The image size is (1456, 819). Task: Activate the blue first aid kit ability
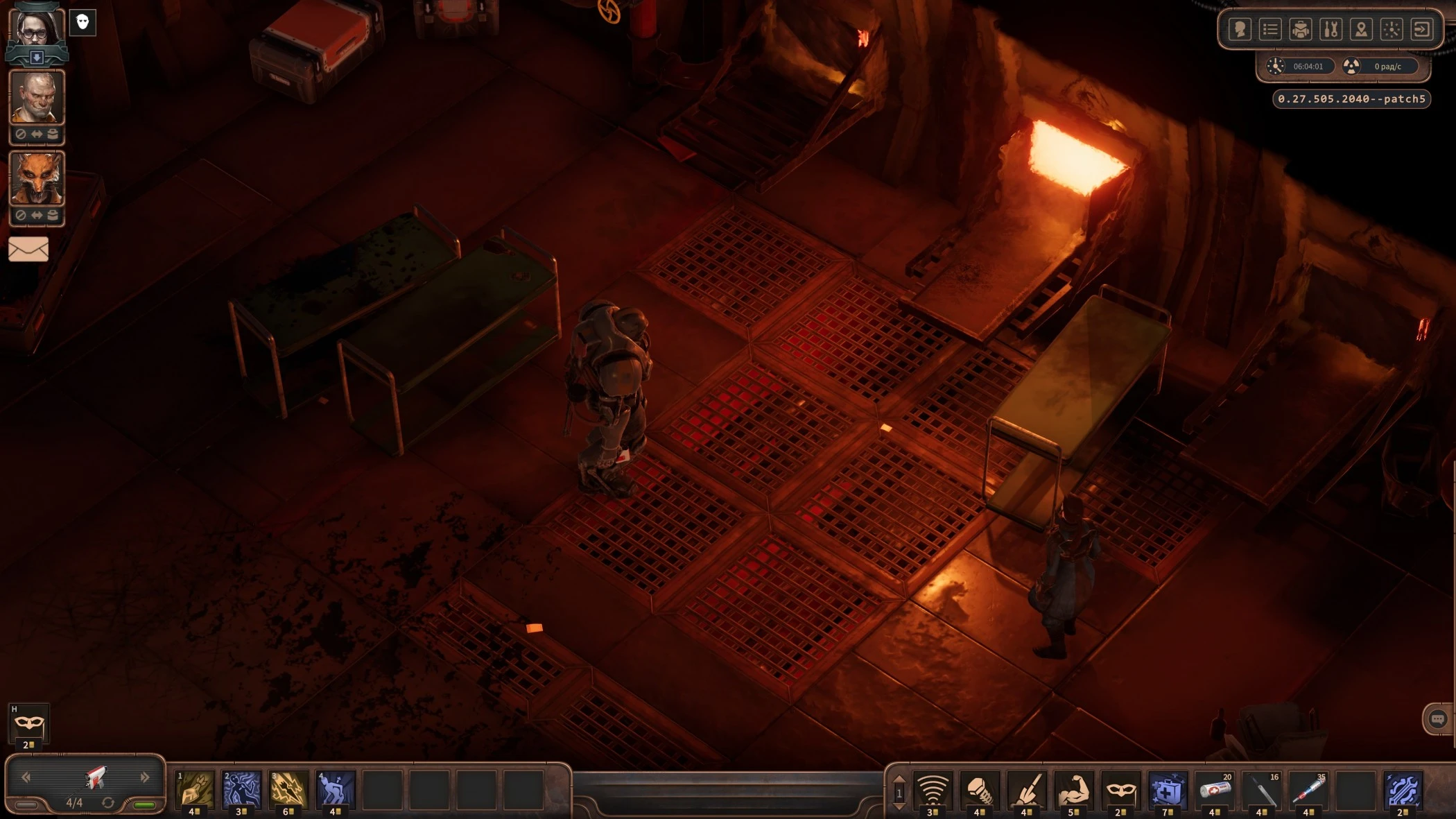[x=1168, y=789]
